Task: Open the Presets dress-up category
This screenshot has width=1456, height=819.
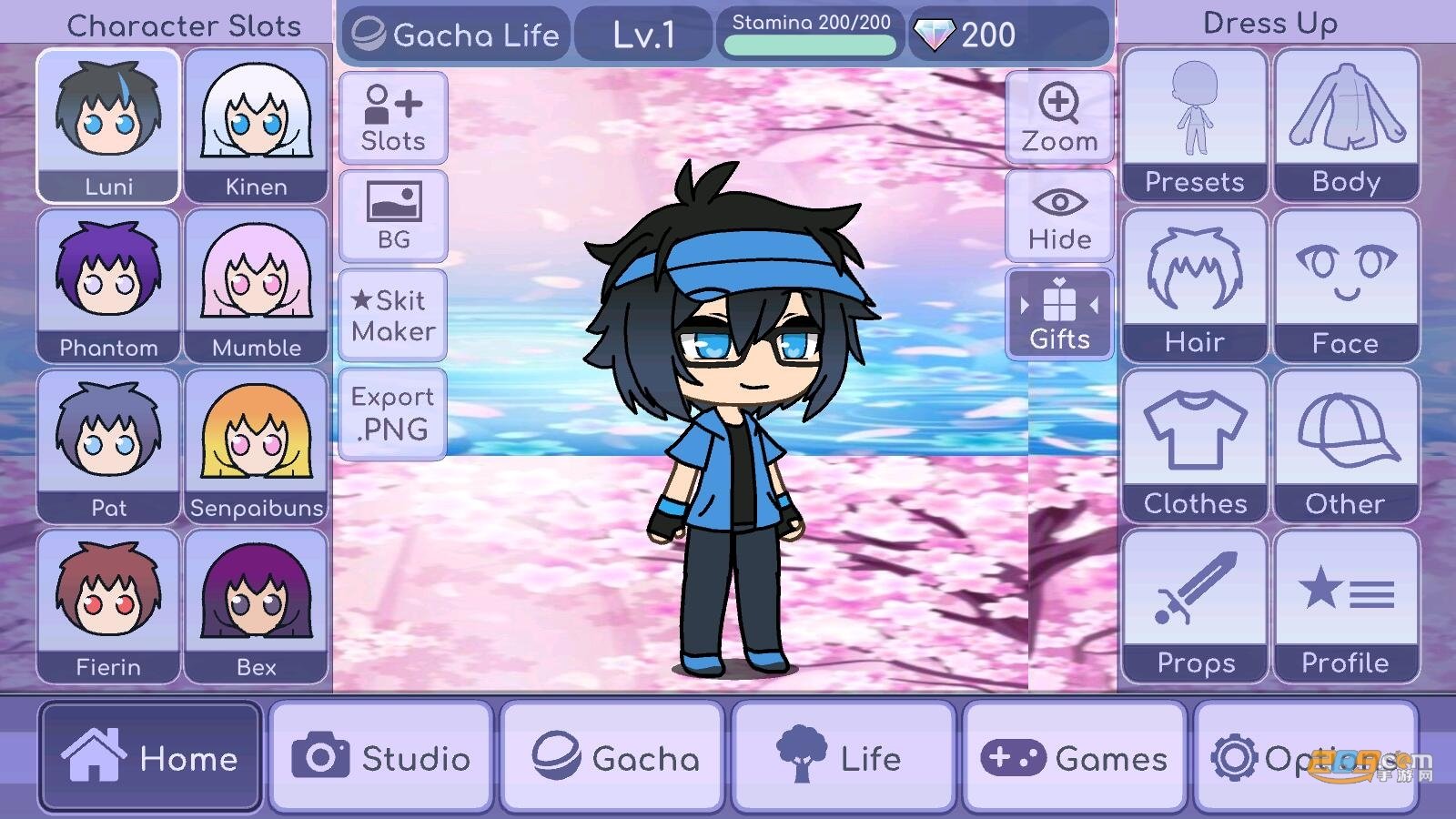Action: (1194, 126)
